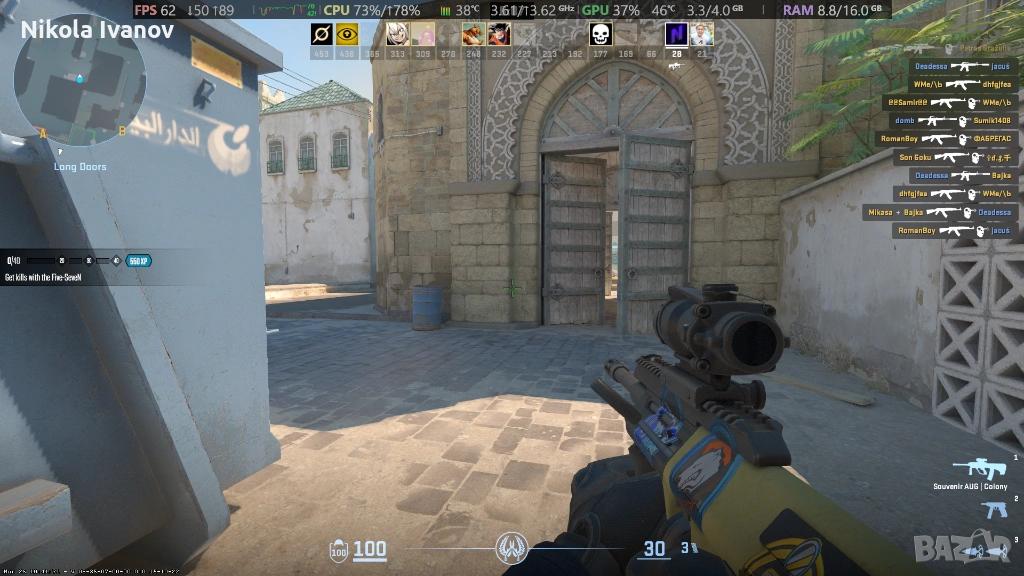Click the 550 XP mission reward badge
Screen dimensions: 1024x576
138,261
